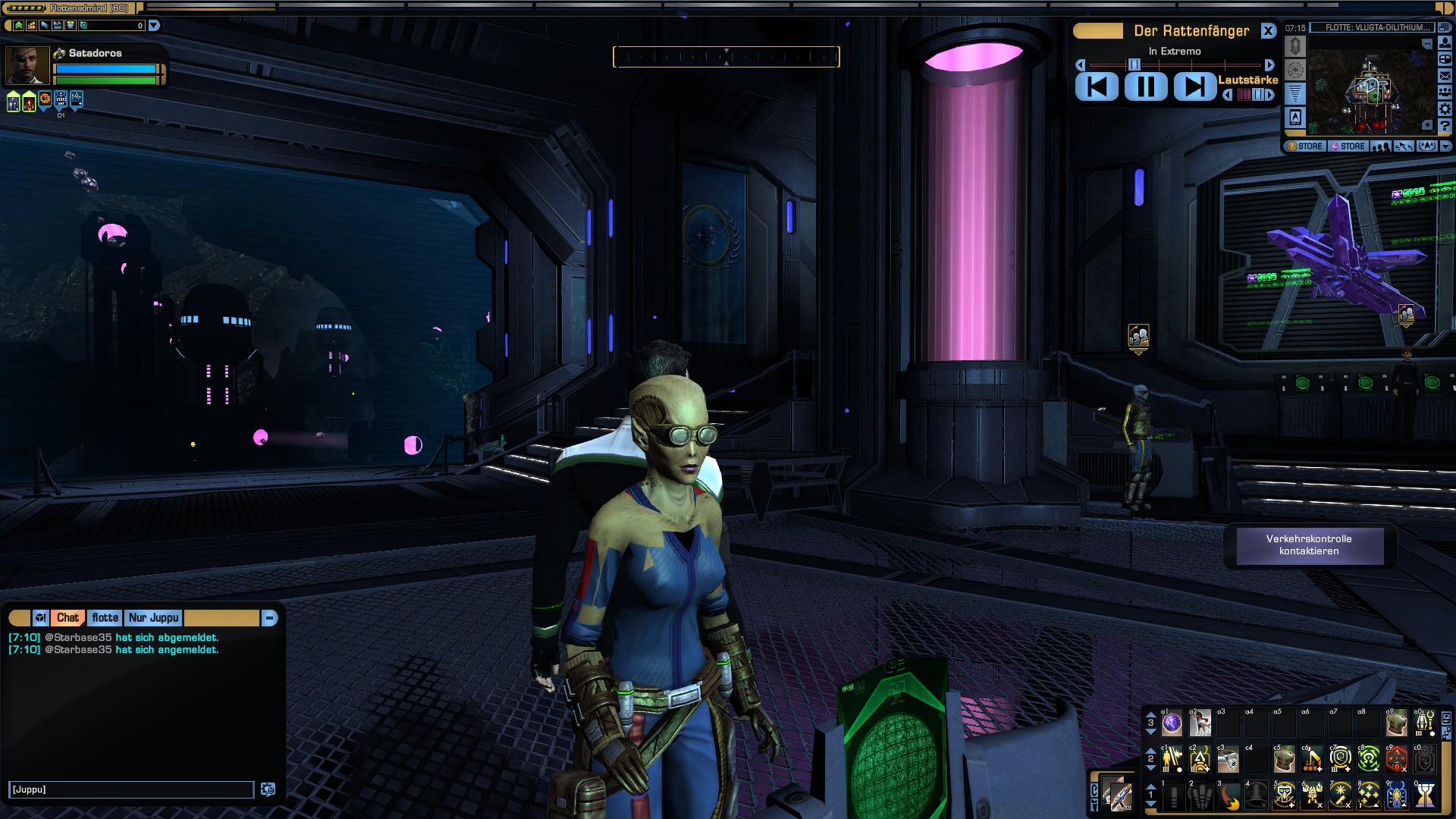
Task: Open game settings via the gear icon
Action: point(1445,108)
